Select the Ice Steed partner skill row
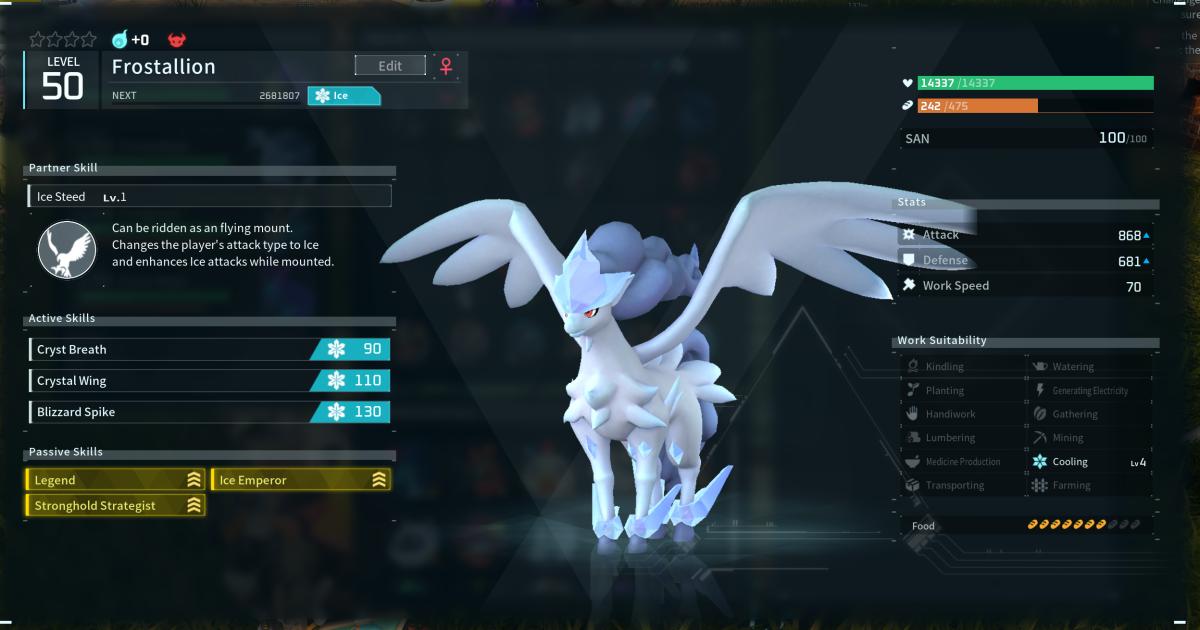The height and width of the screenshot is (630, 1200). [210, 197]
